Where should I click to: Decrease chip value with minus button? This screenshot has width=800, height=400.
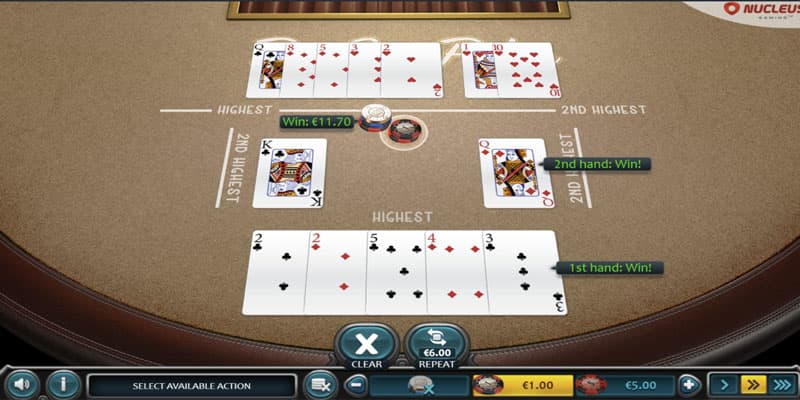pos(357,385)
